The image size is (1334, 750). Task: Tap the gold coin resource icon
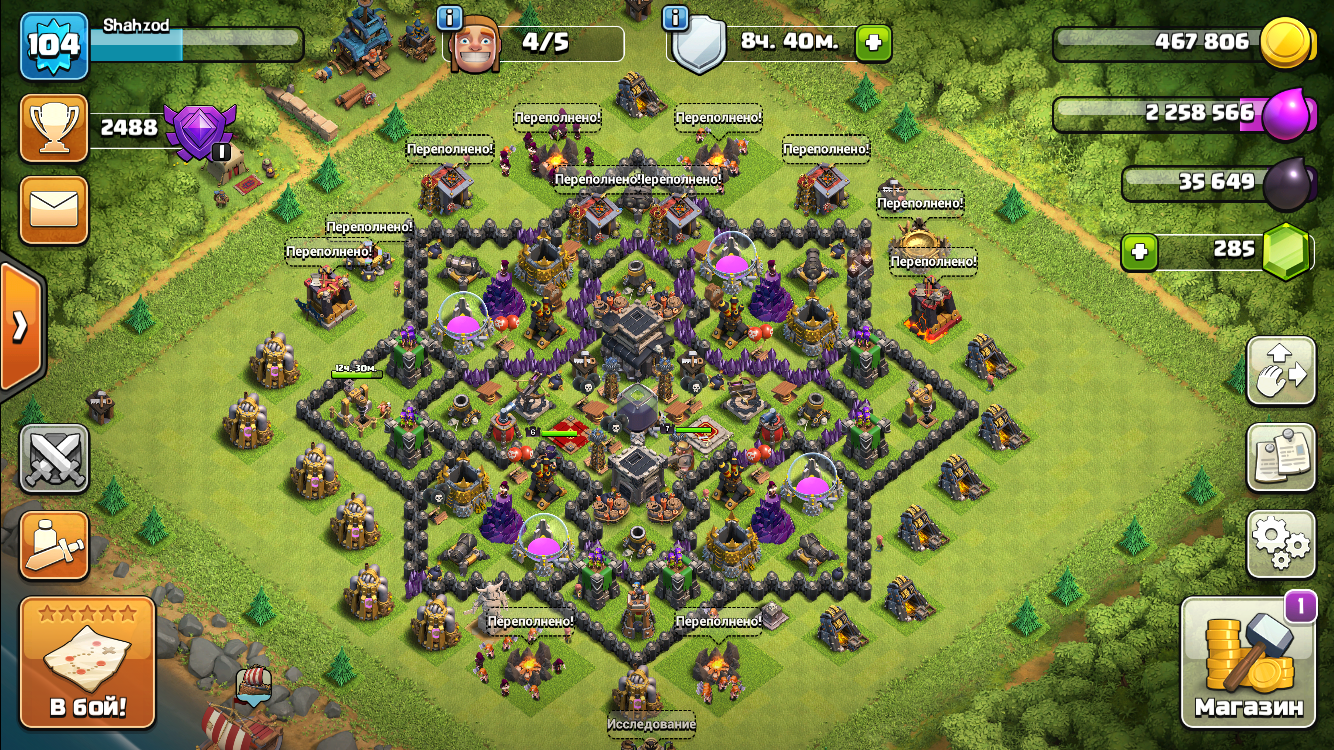tap(1286, 43)
